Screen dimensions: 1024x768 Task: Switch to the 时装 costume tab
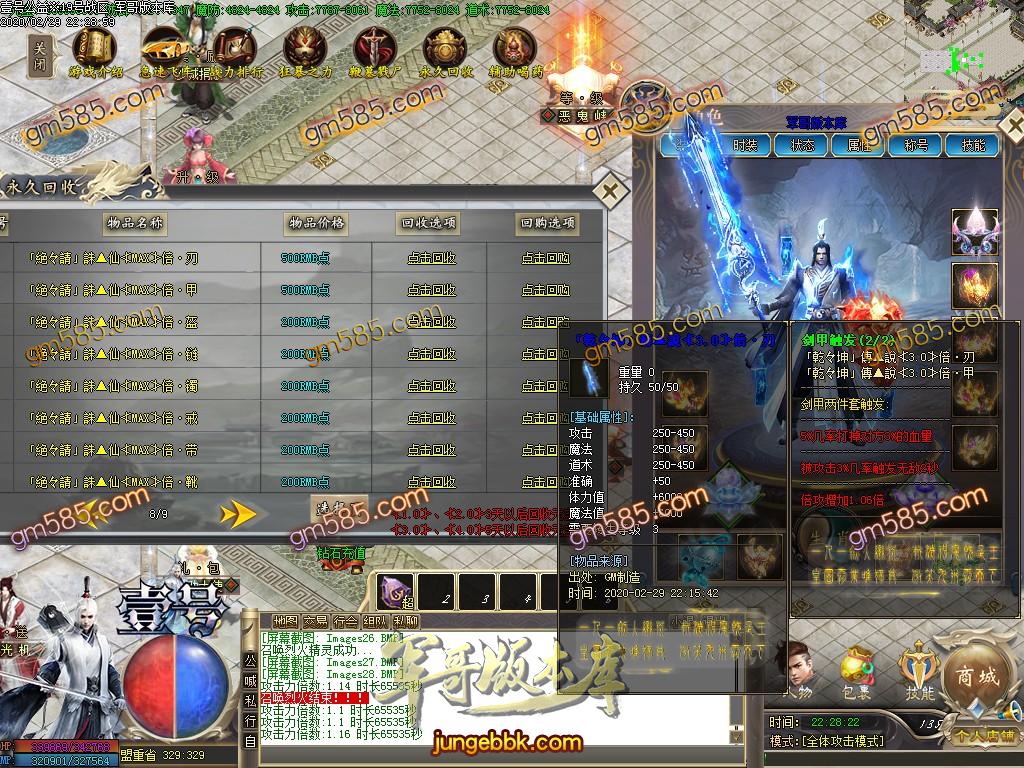pos(745,145)
